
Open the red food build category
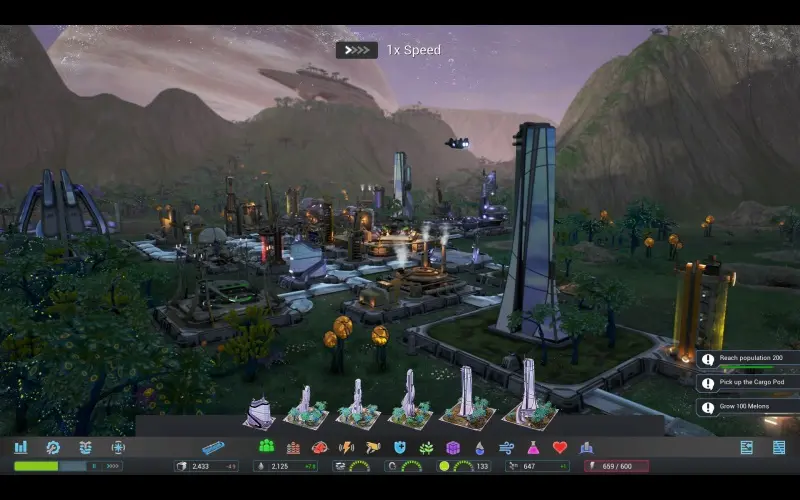click(x=320, y=447)
